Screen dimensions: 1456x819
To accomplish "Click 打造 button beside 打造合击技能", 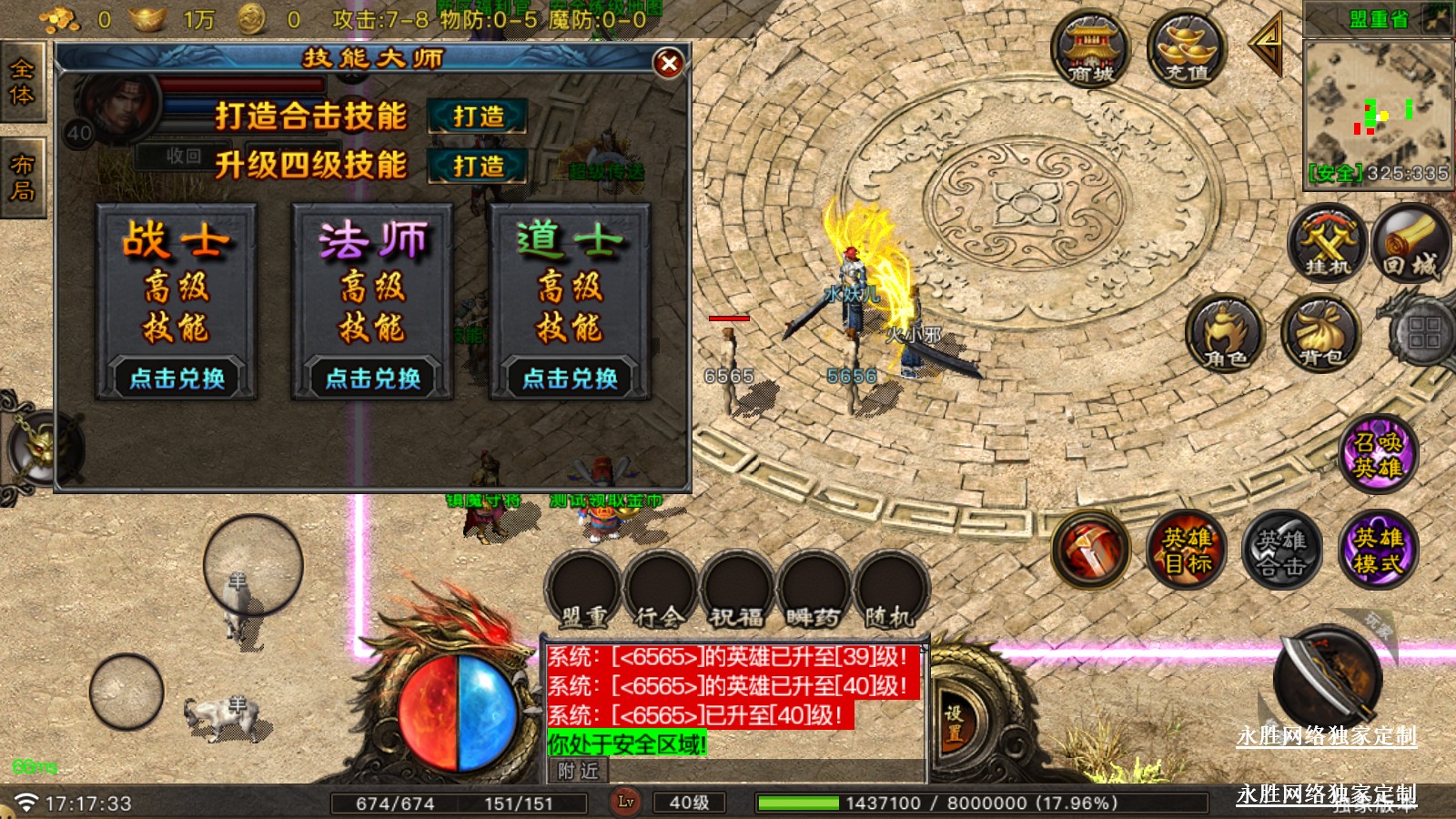I will click(478, 116).
